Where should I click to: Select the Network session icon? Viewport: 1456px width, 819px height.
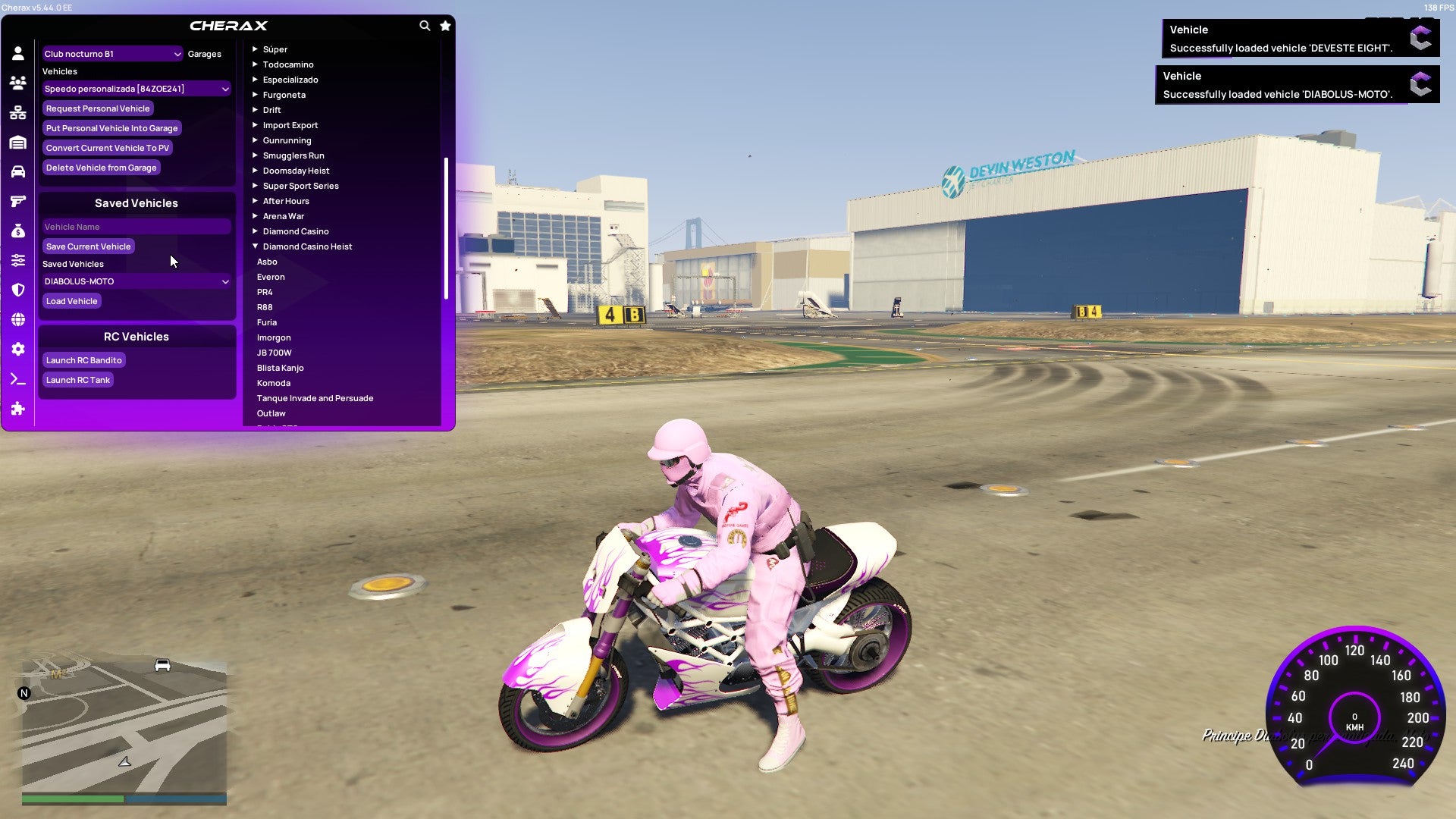(x=17, y=111)
